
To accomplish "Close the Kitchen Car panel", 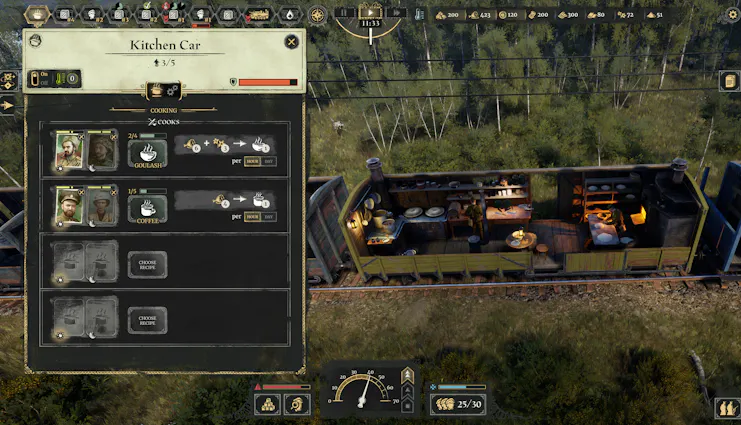I will coord(291,41).
